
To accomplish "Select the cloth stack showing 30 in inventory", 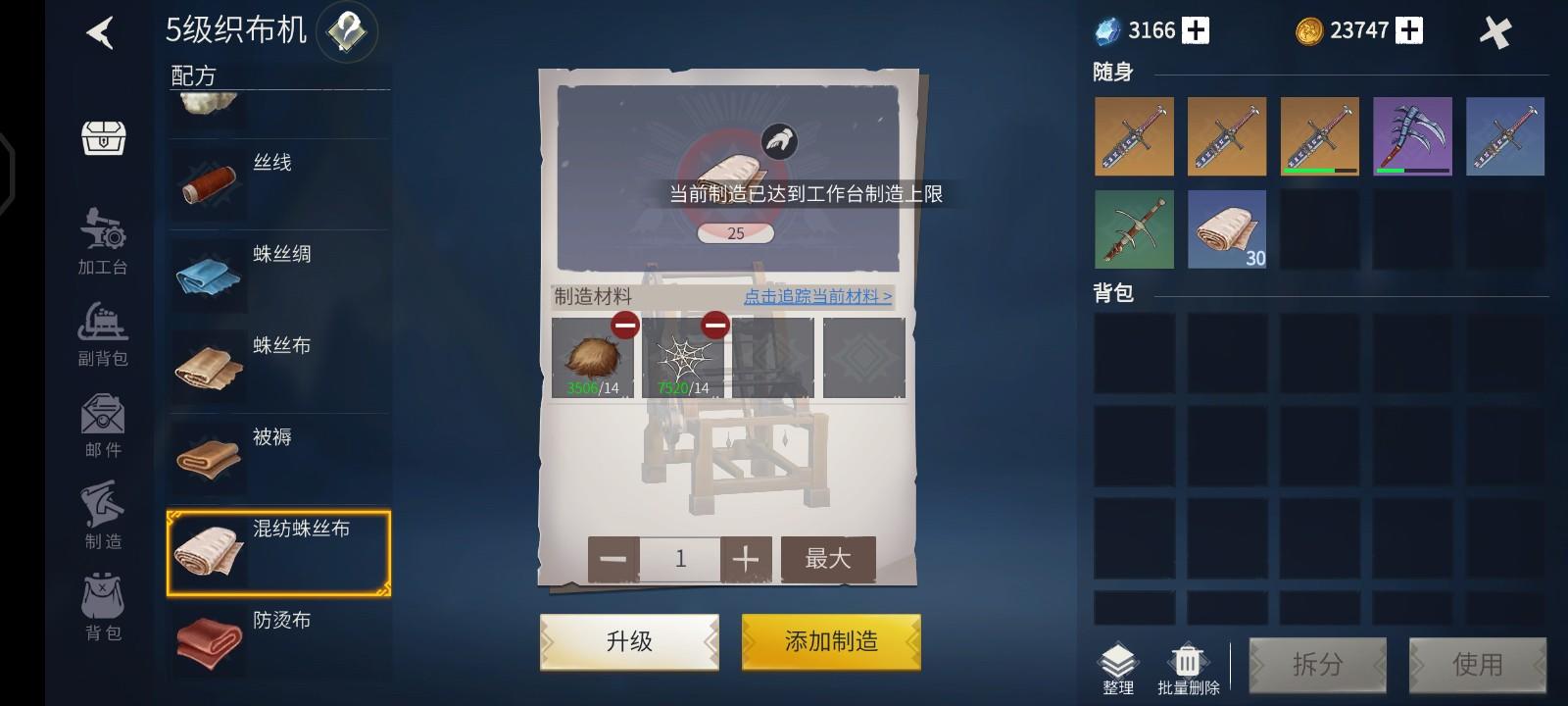I will coord(1226,228).
